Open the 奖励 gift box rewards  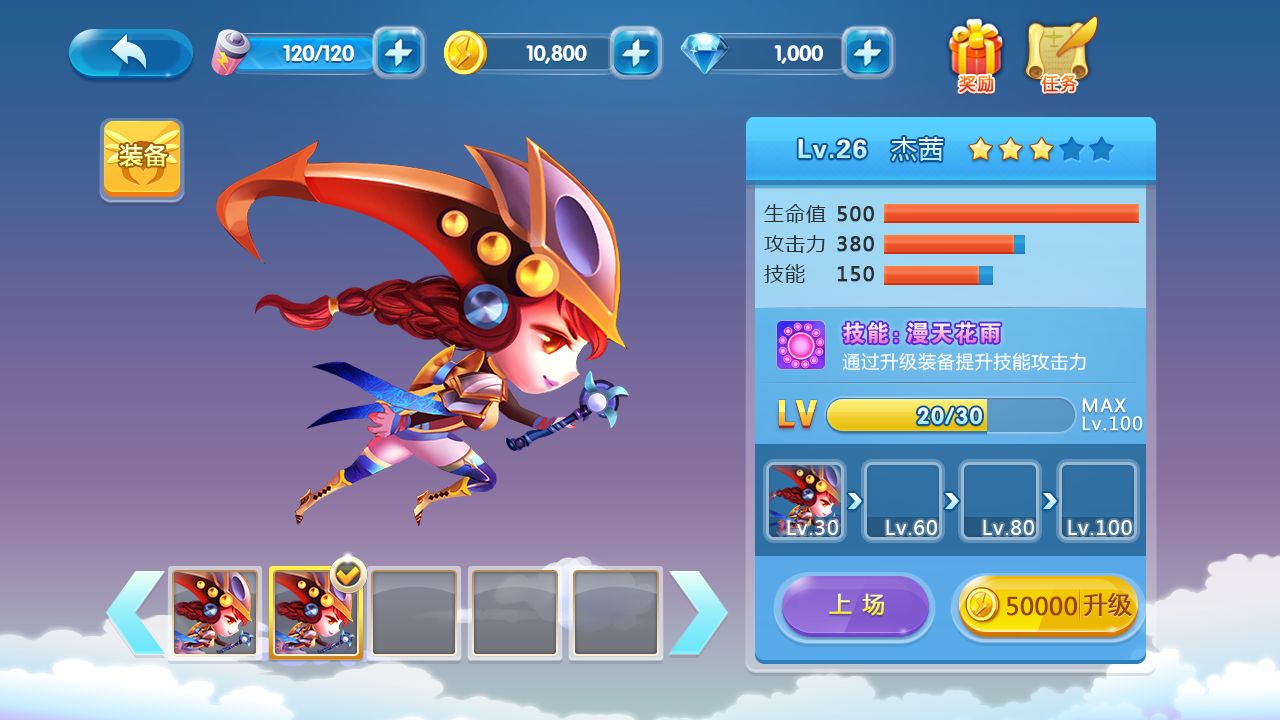[x=975, y=55]
